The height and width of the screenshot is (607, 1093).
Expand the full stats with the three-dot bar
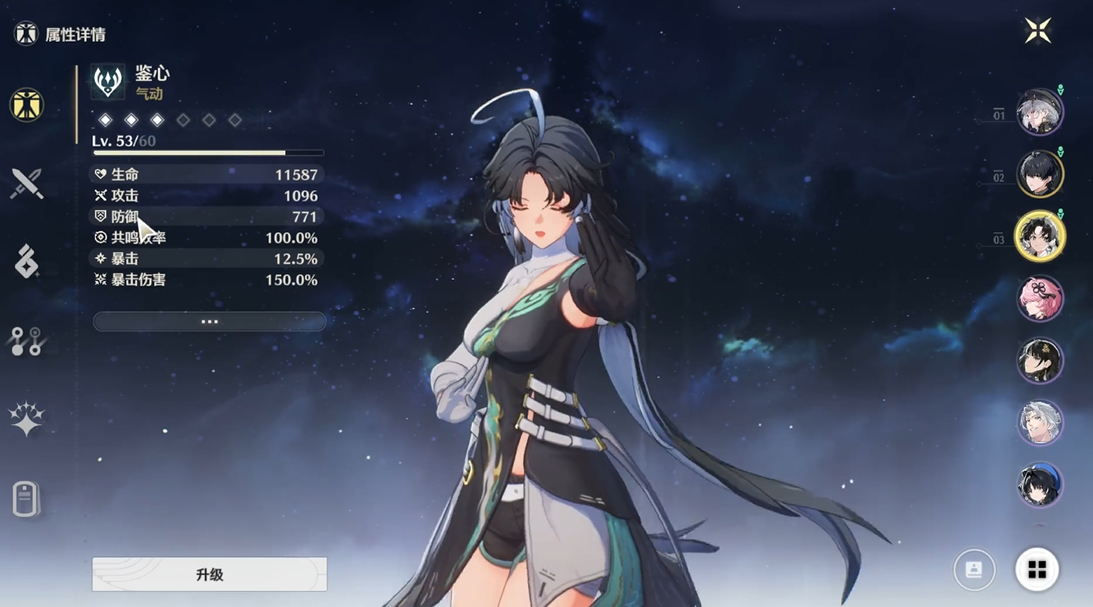[x=209, y=321]
